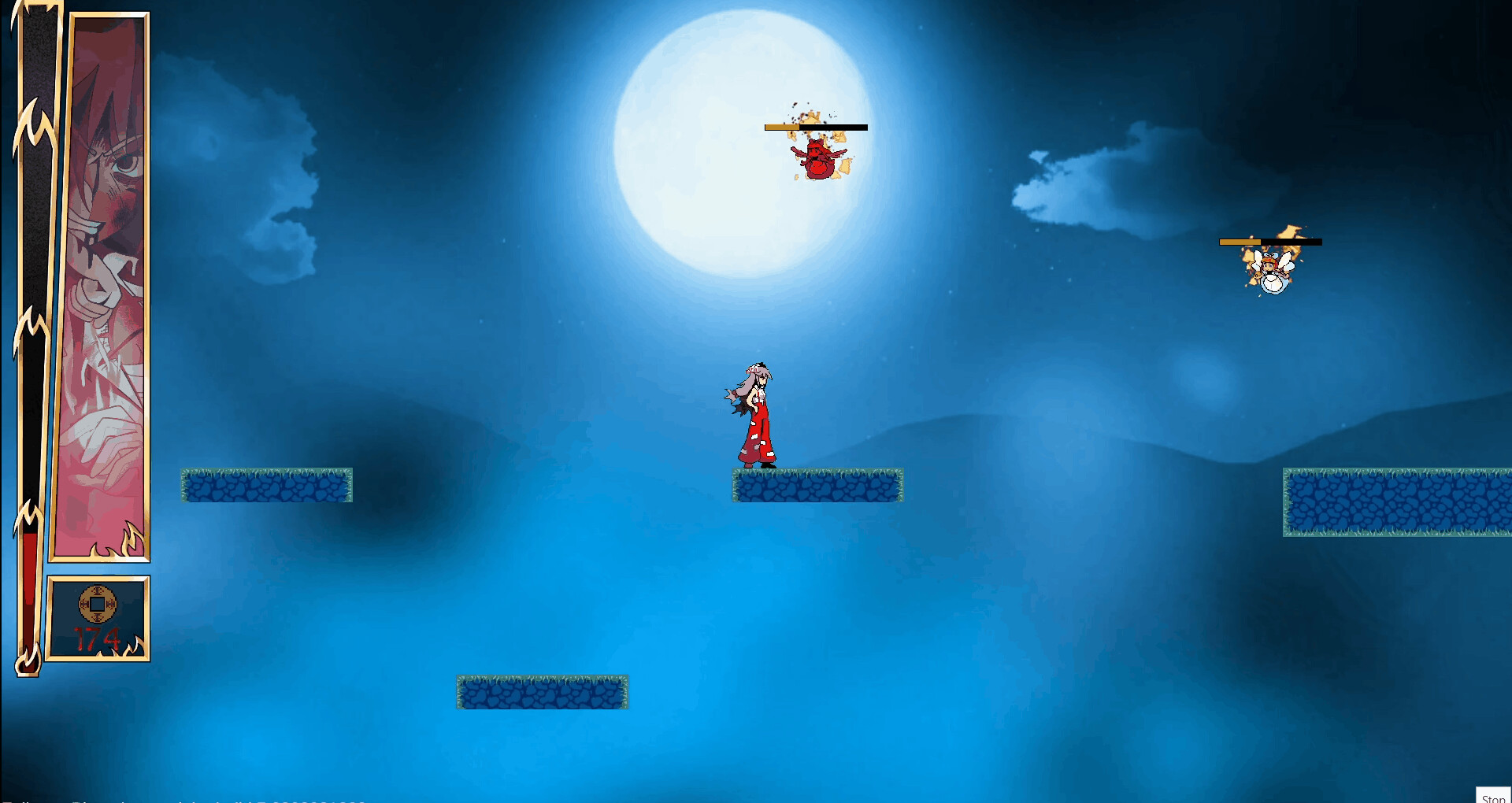Click the leftmost stone platform
This screenshot has height=803, width=1512.
[x=266, y=486]
